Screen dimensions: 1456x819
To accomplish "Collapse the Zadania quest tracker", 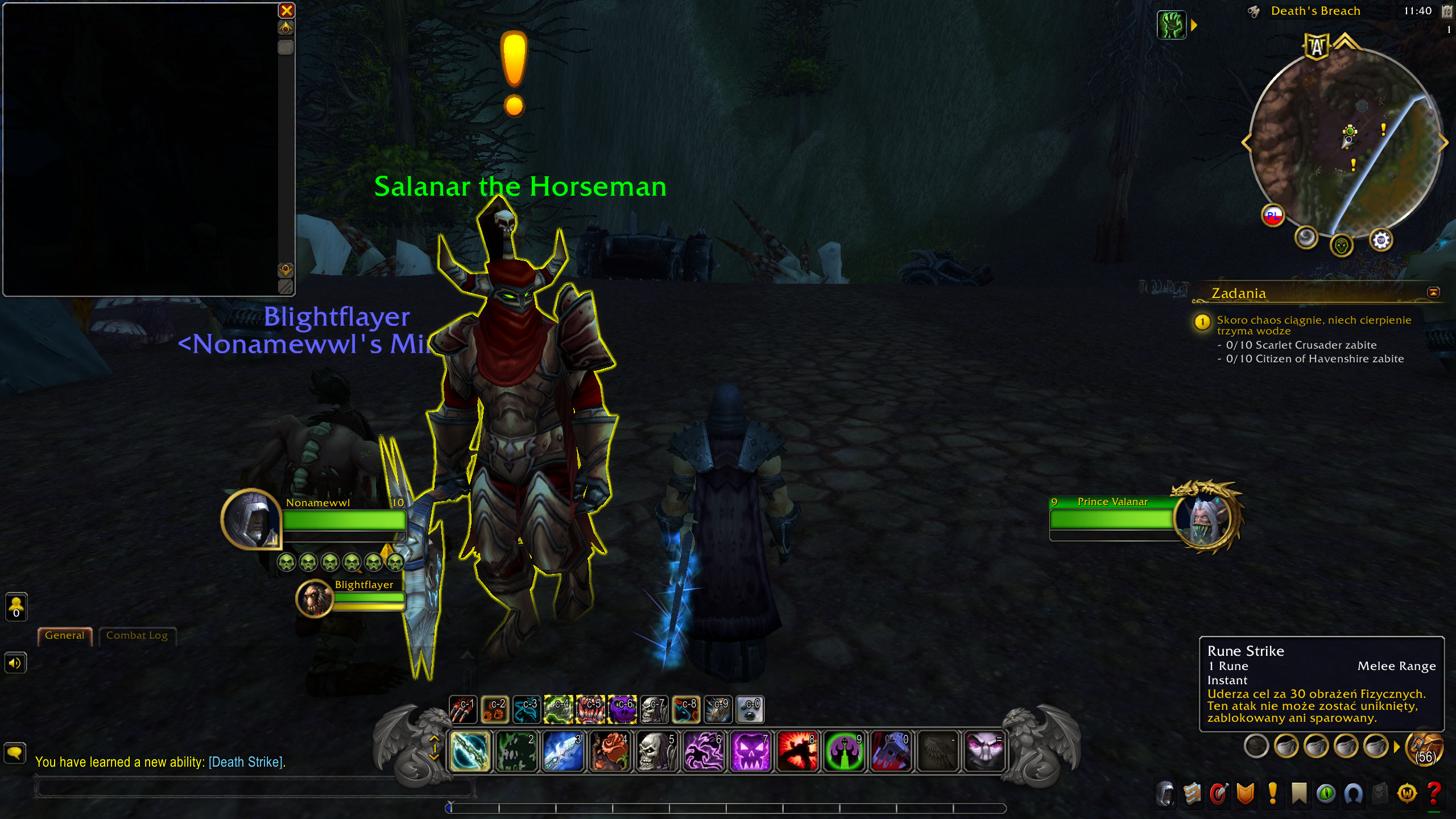I will 1434,292.
